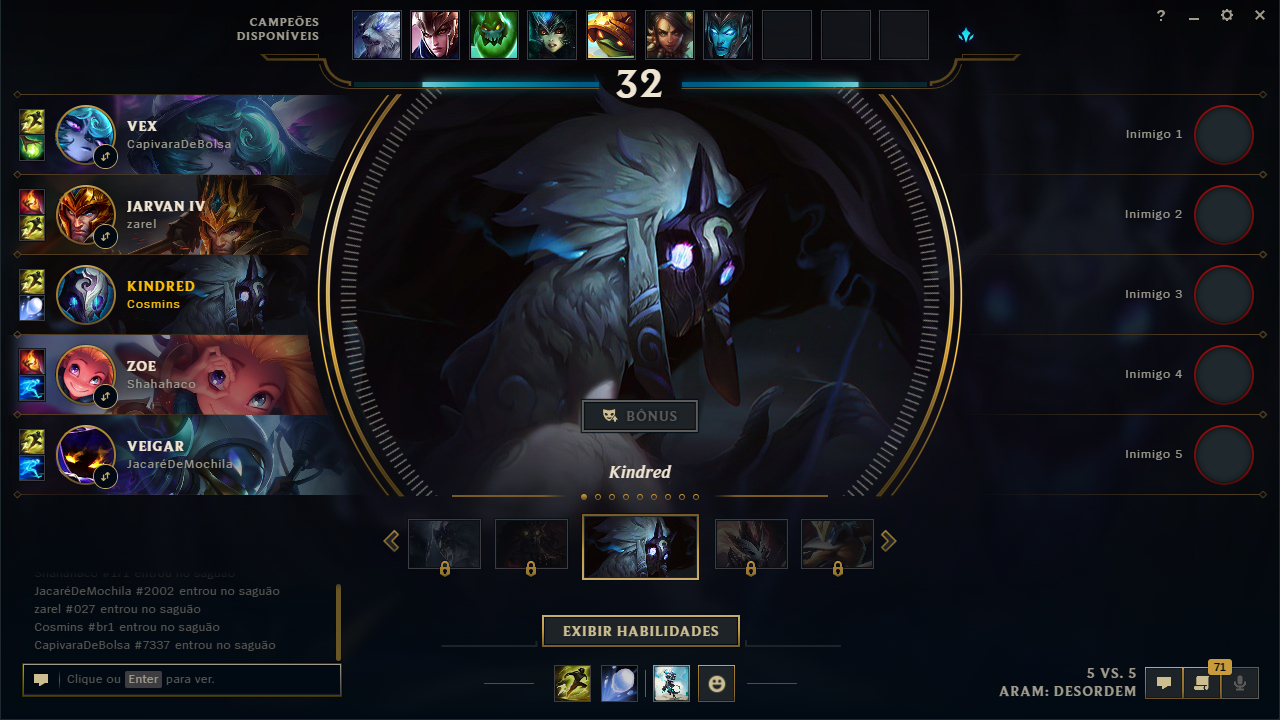This screenshot has width=1280, height=720.
Task: Change the snowball Mark summoner spell
Action: click(x=619, y=683)
